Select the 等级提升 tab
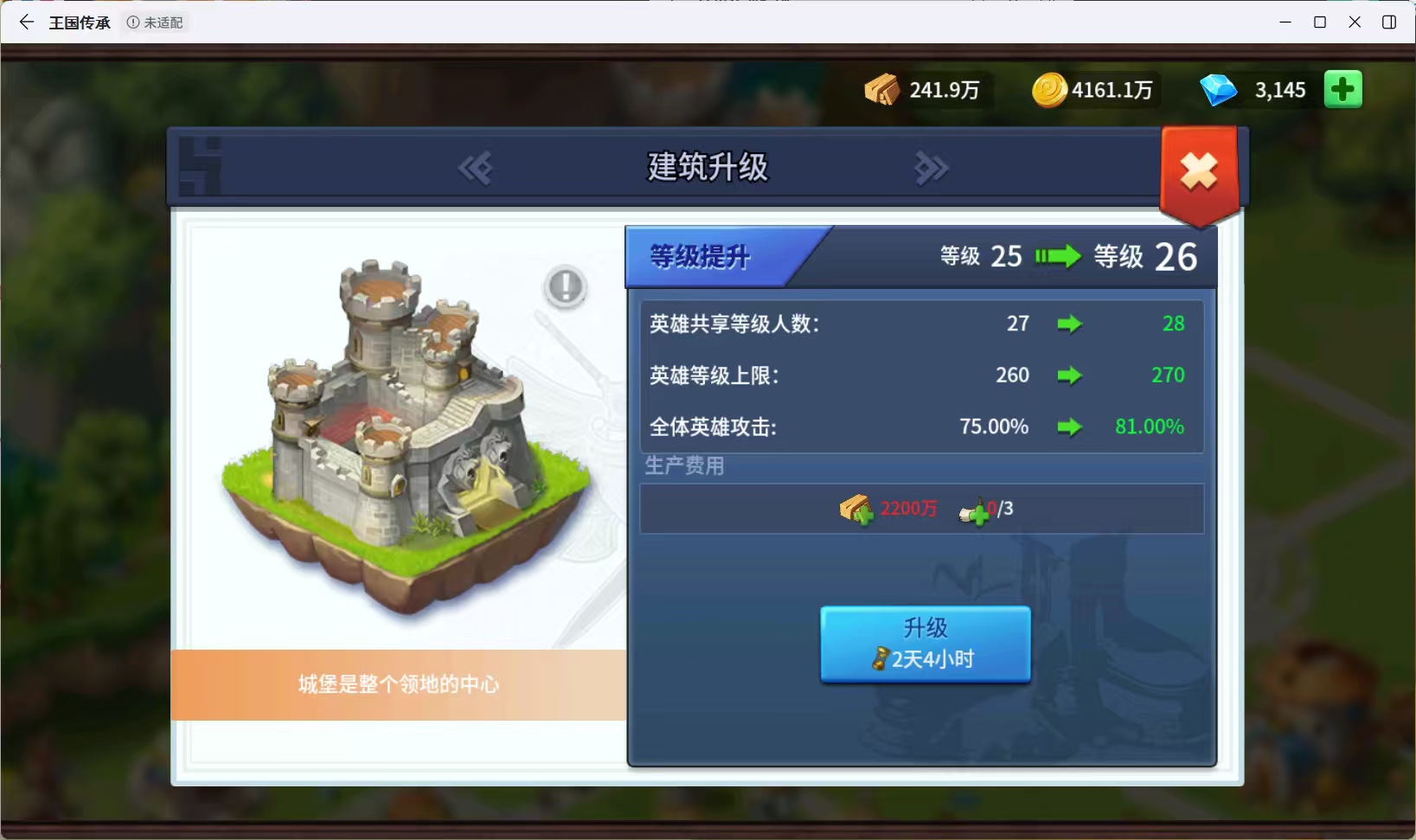 (702, 256)
